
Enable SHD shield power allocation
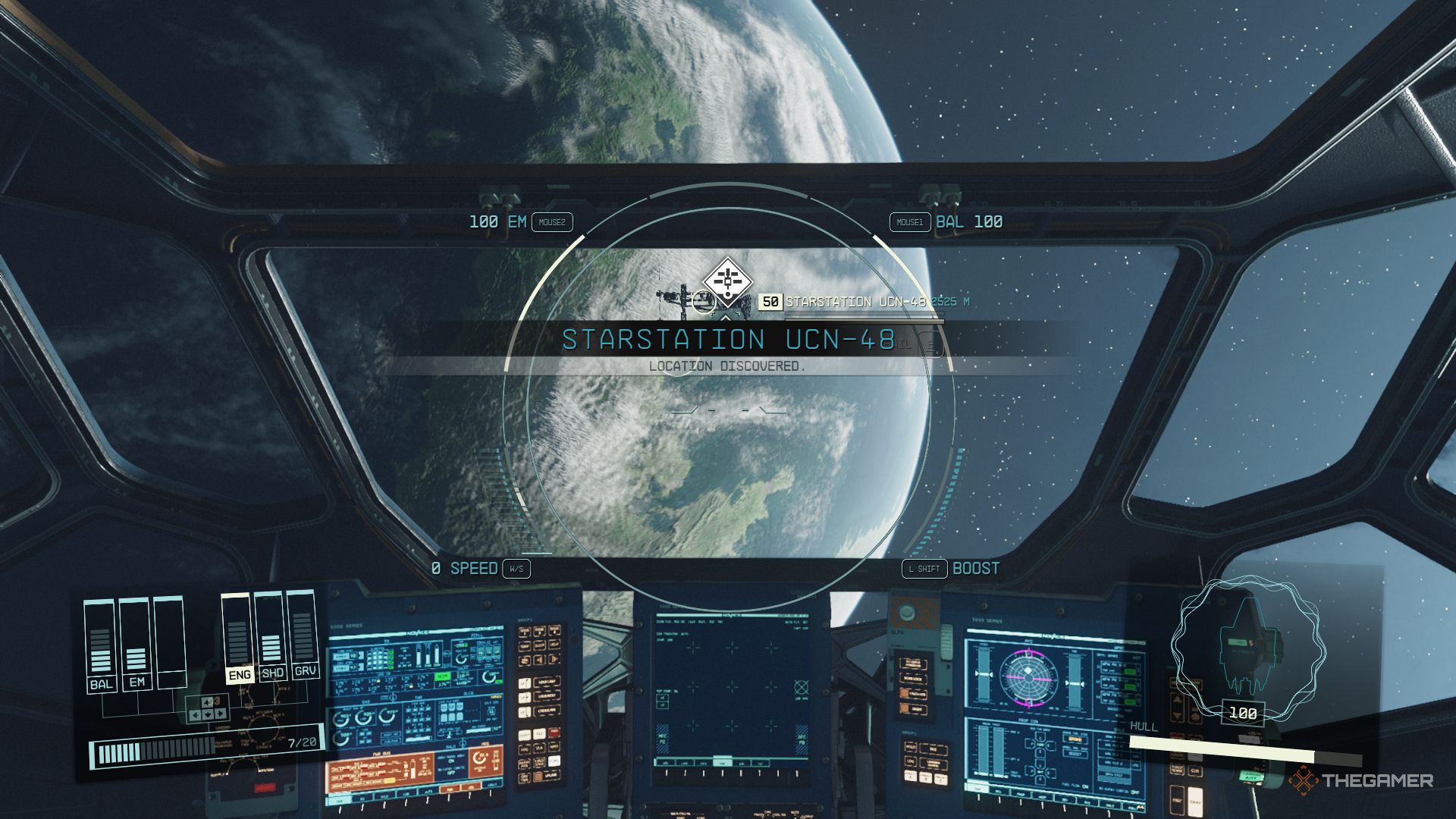click(271, 675)
